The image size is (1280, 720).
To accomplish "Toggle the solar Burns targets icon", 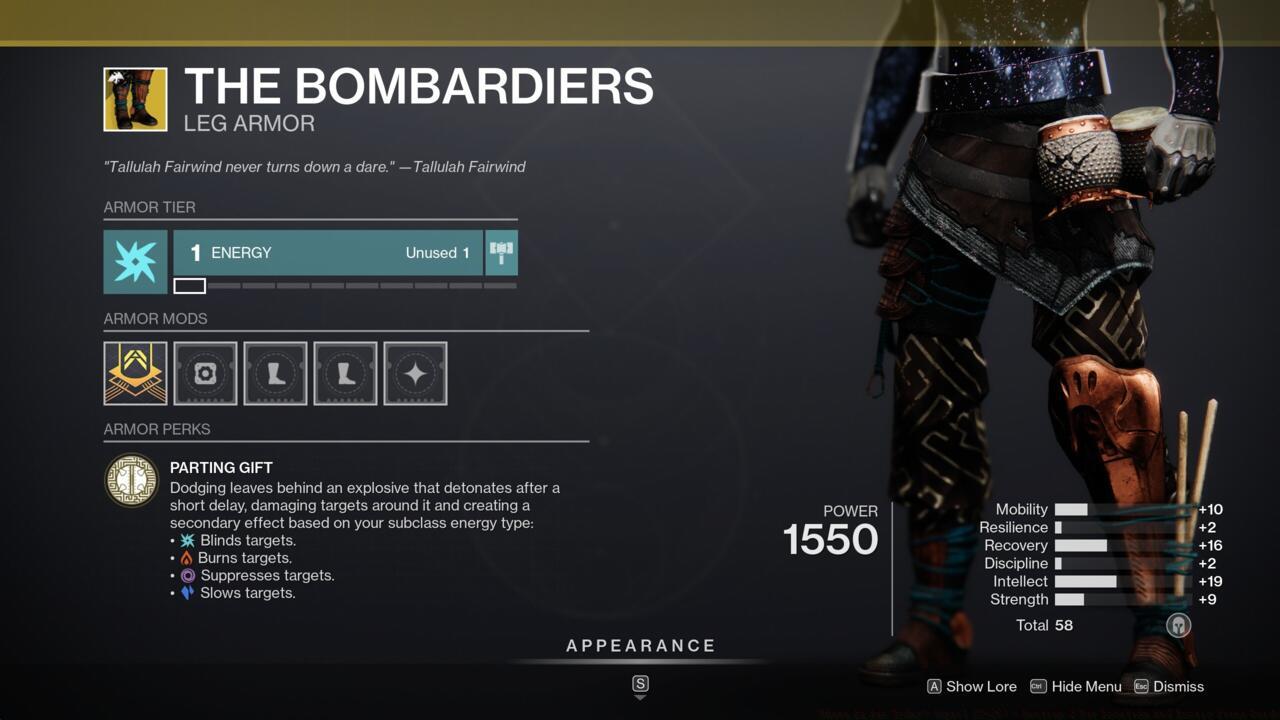I will click(x=188, y=557).
